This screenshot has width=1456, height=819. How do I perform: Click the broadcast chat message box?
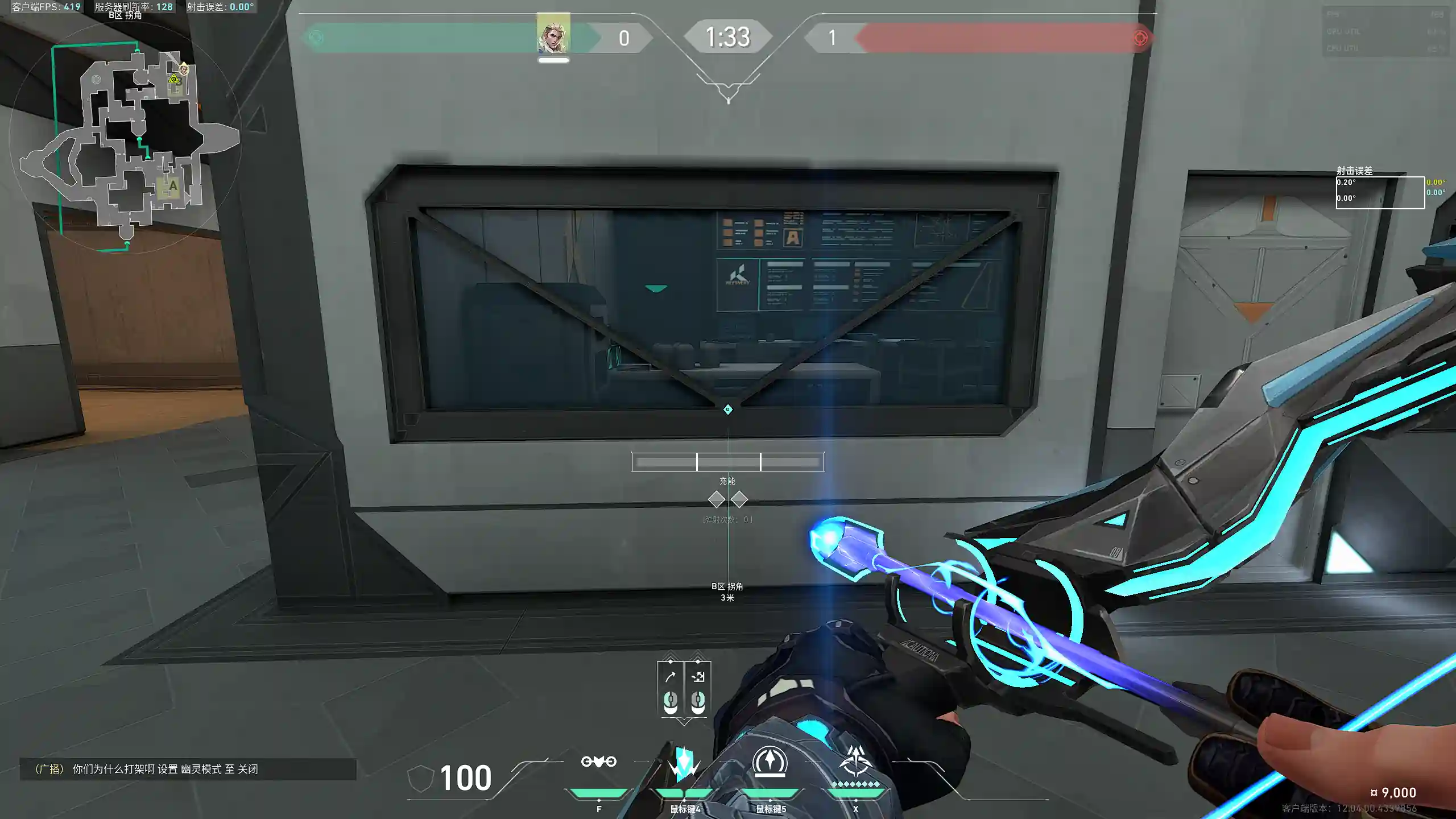[x=188, y=769]
